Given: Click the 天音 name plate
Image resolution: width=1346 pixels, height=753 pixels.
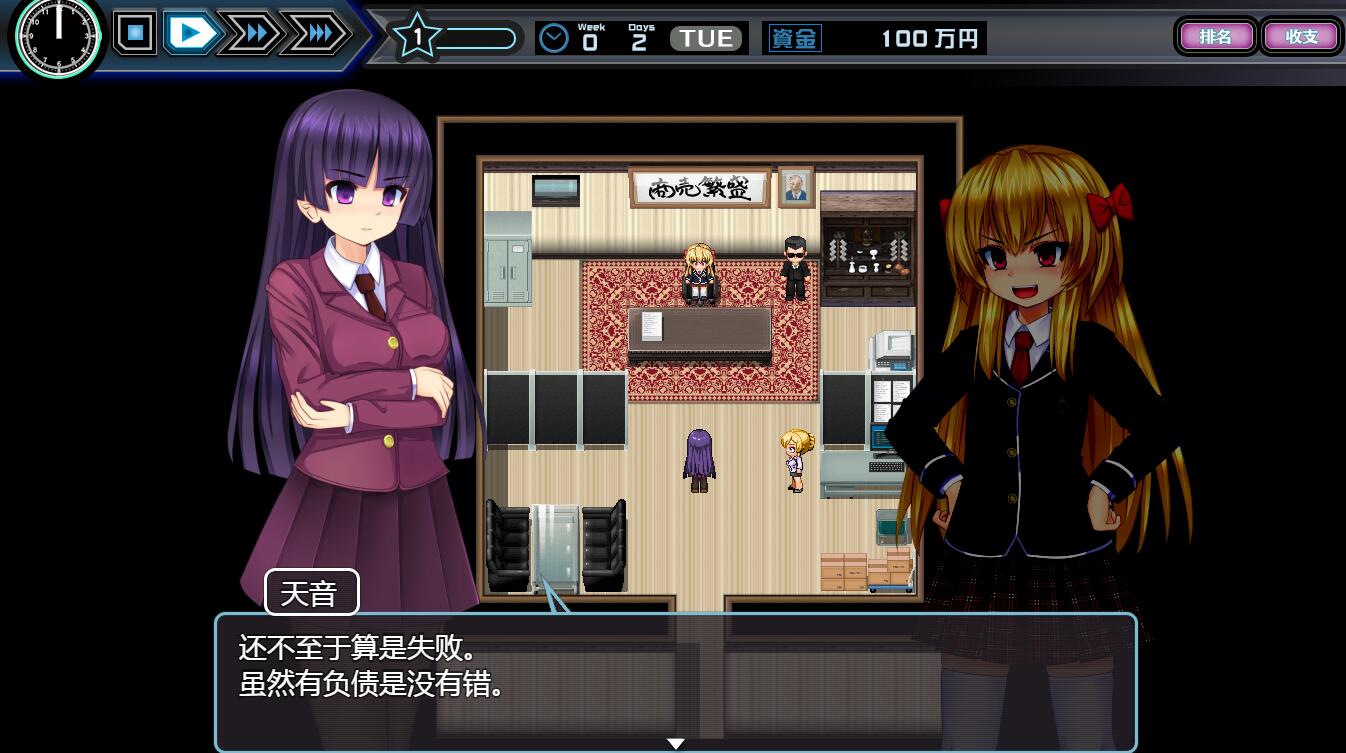Looking at the screenshot, I should [310, 591].
